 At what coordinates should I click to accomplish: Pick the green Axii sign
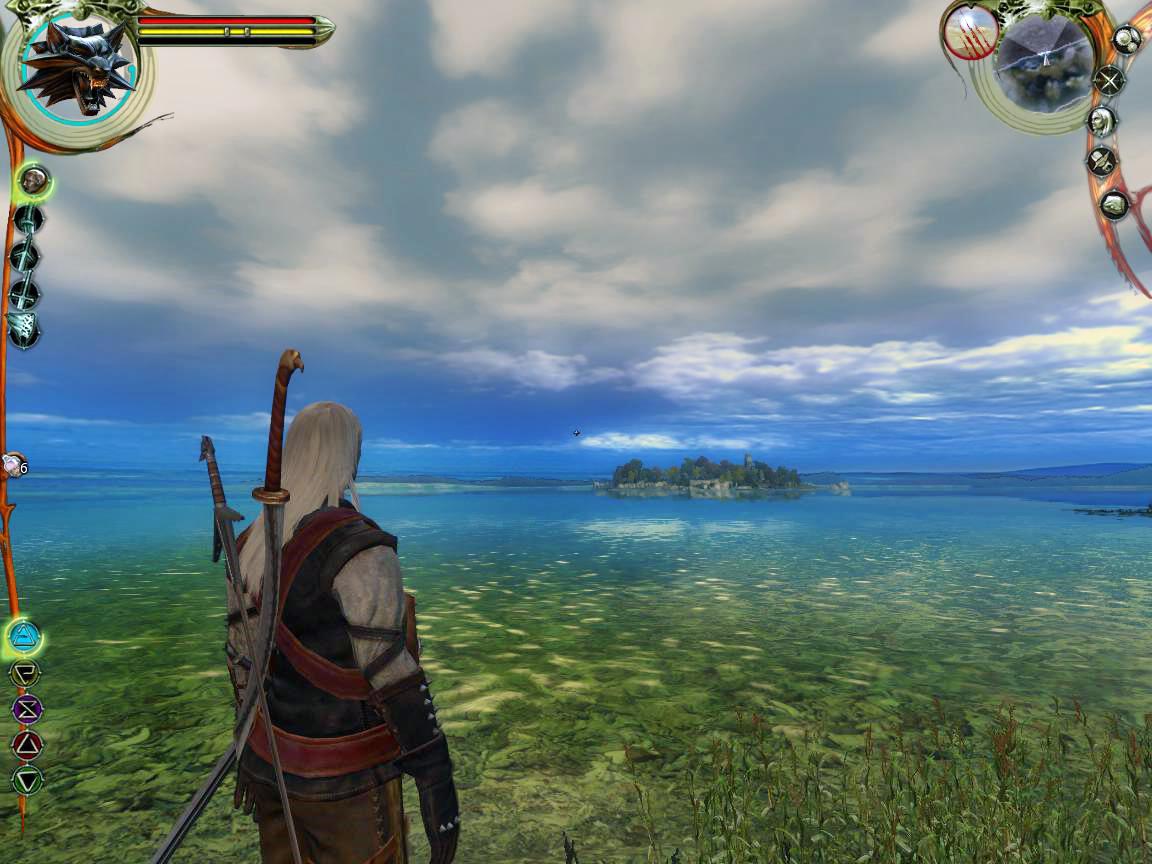pyautogui.click(x=26, y=779)
